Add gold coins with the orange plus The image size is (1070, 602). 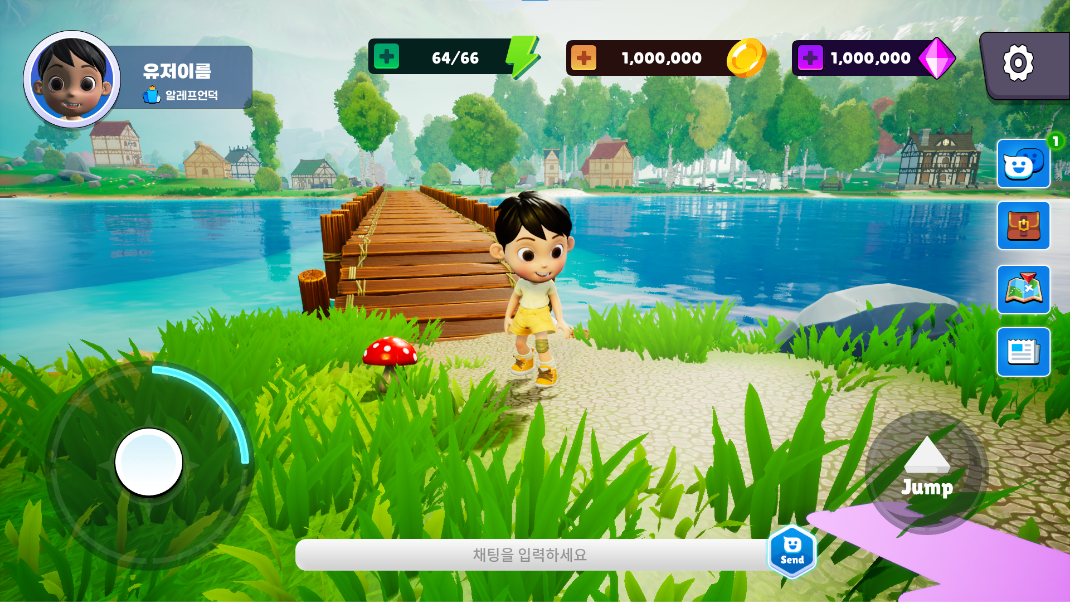(x=583, y=58)
